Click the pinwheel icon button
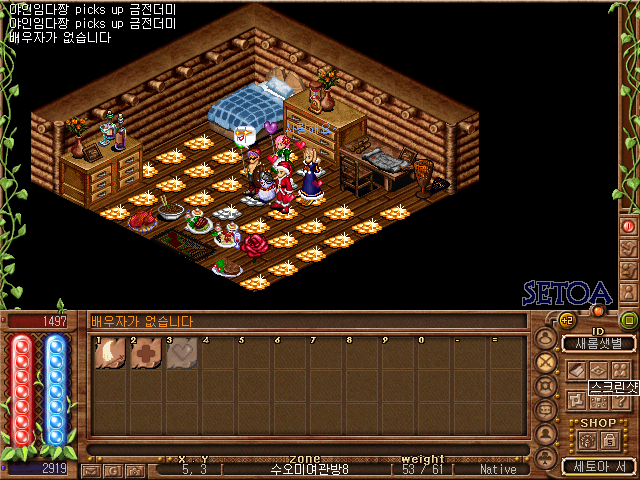640x480 pixels. coord(575,400)
